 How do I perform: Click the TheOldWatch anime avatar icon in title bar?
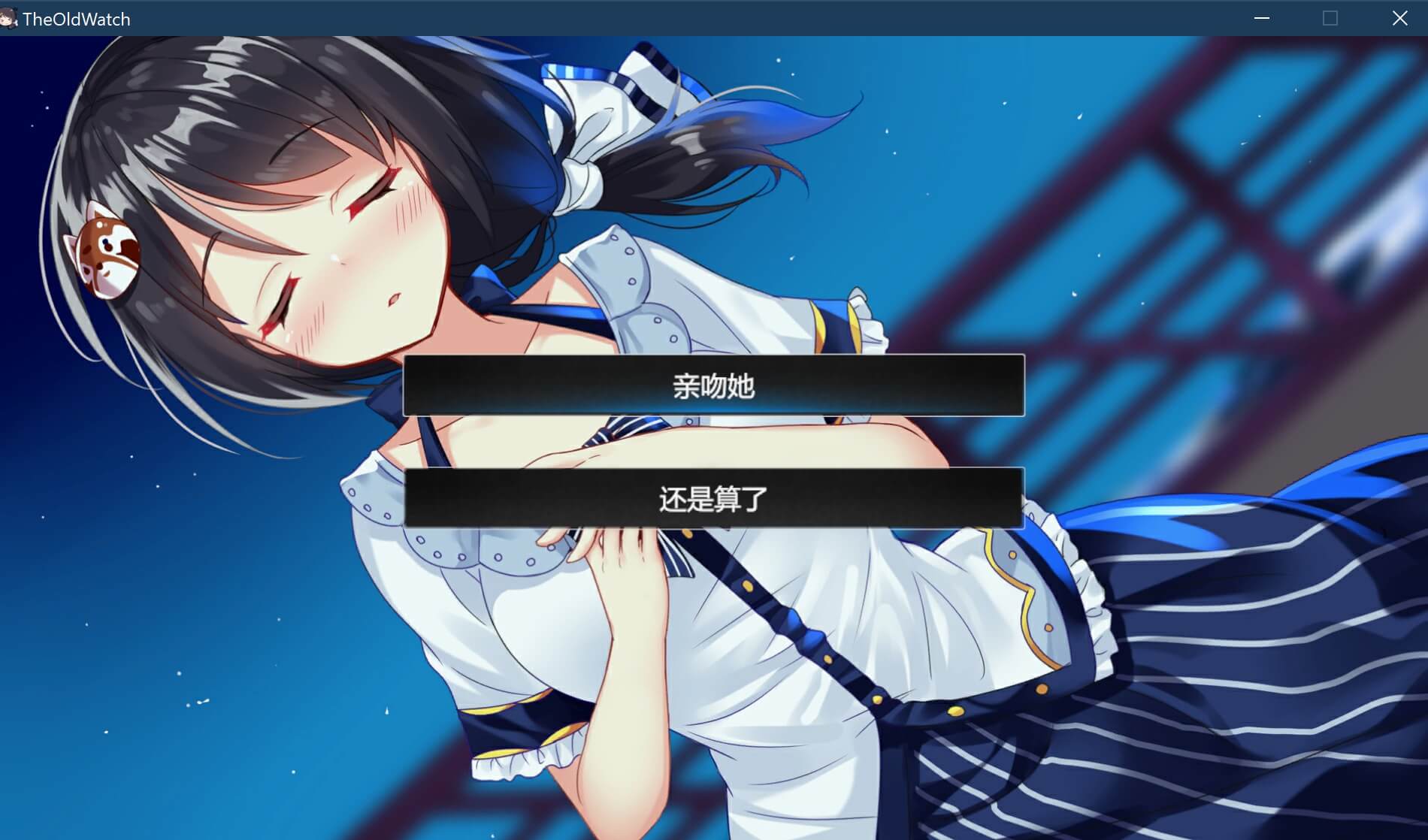coord(11,17)
